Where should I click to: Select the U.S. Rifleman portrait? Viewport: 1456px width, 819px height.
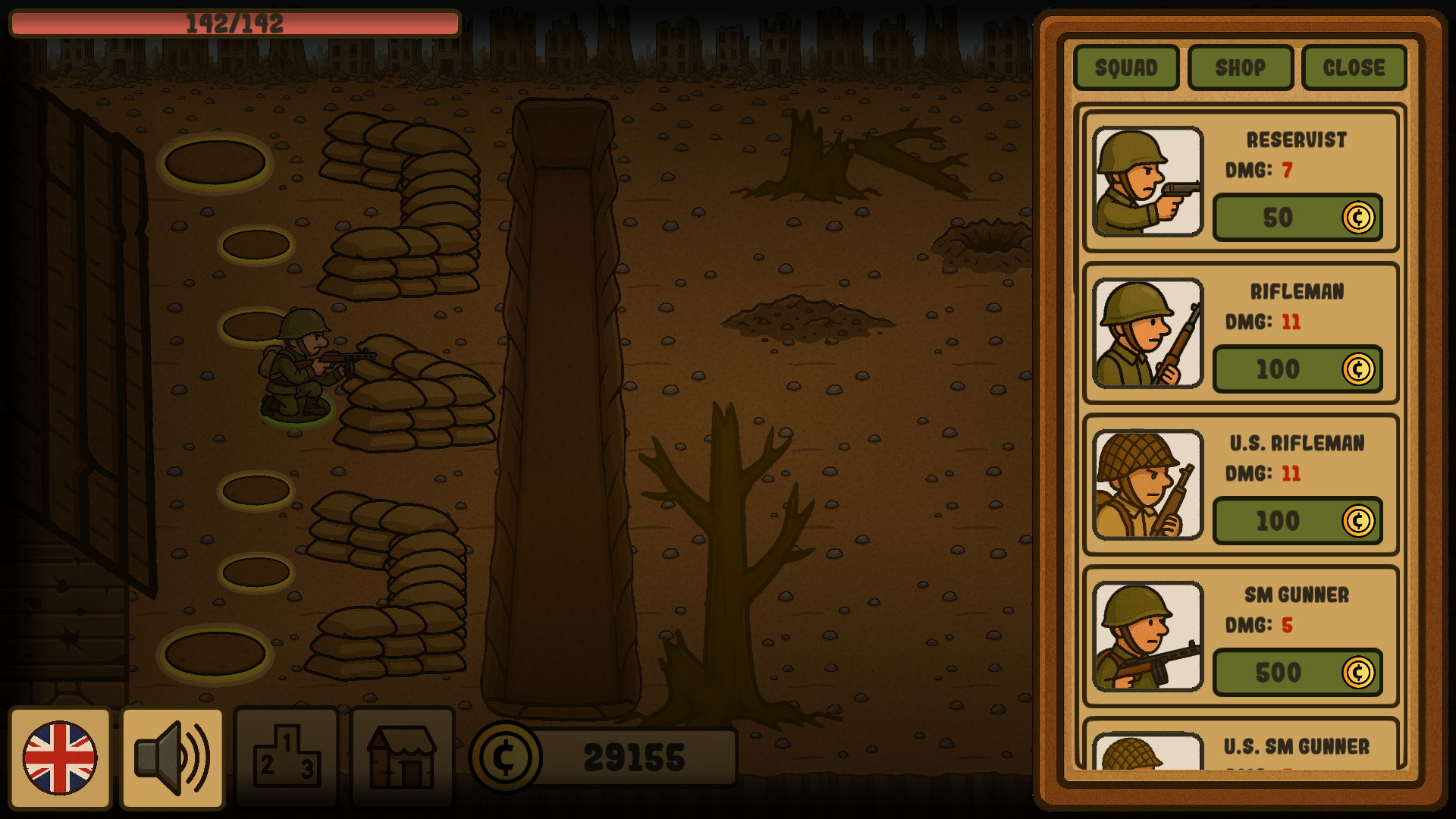click(1147, 485)
